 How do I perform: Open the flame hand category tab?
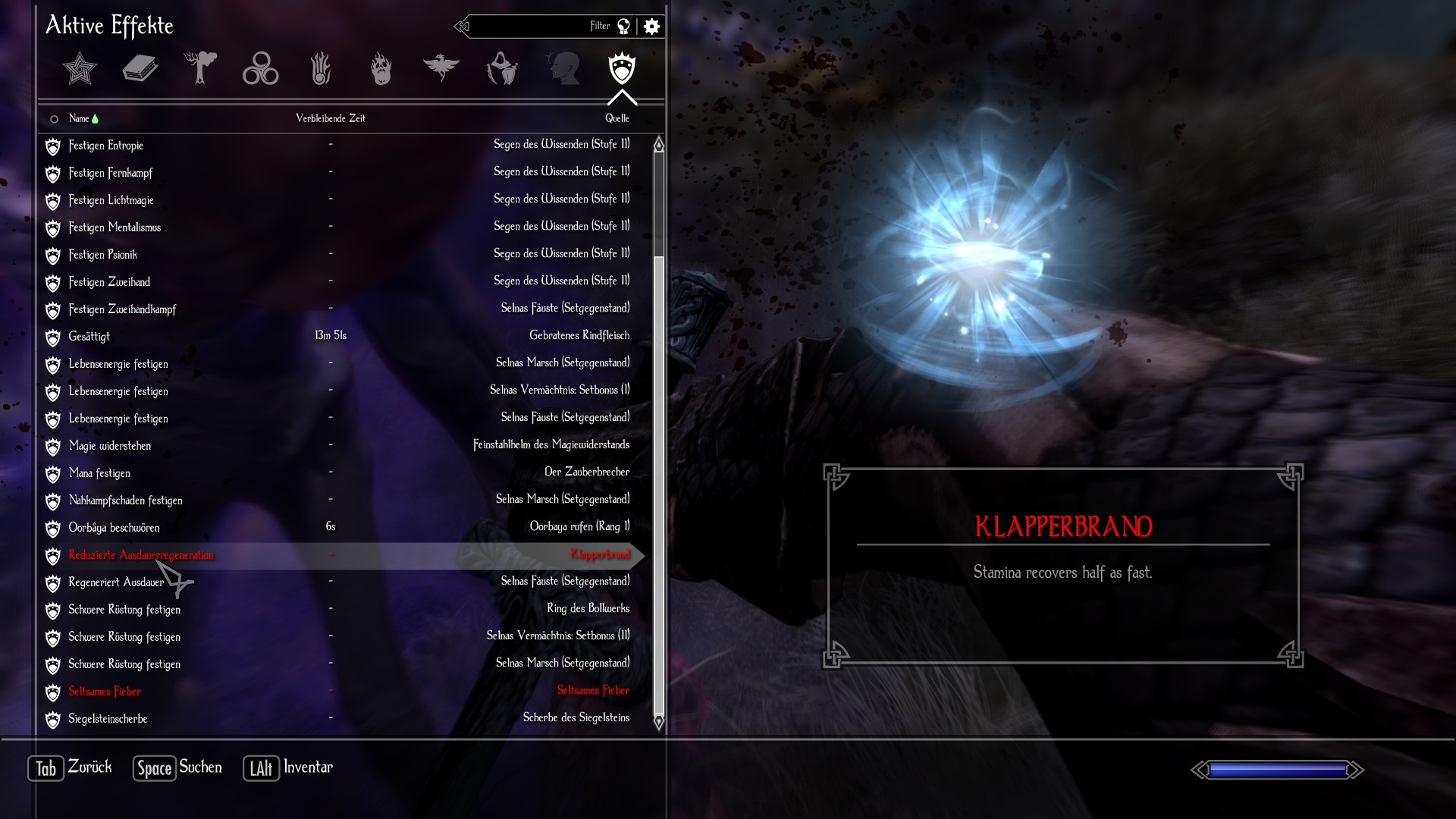321,69
